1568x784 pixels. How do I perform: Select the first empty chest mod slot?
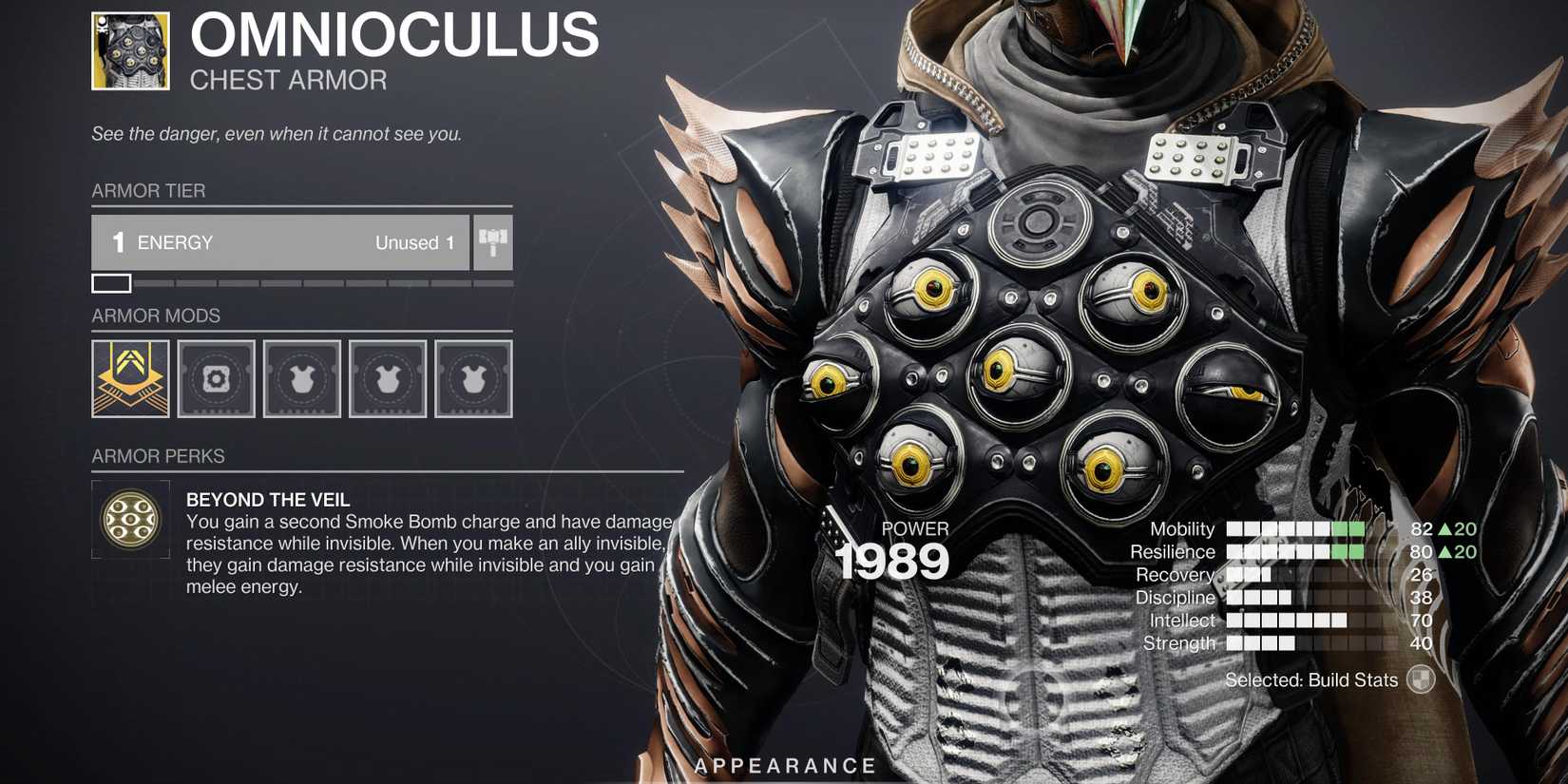(301, 379)
